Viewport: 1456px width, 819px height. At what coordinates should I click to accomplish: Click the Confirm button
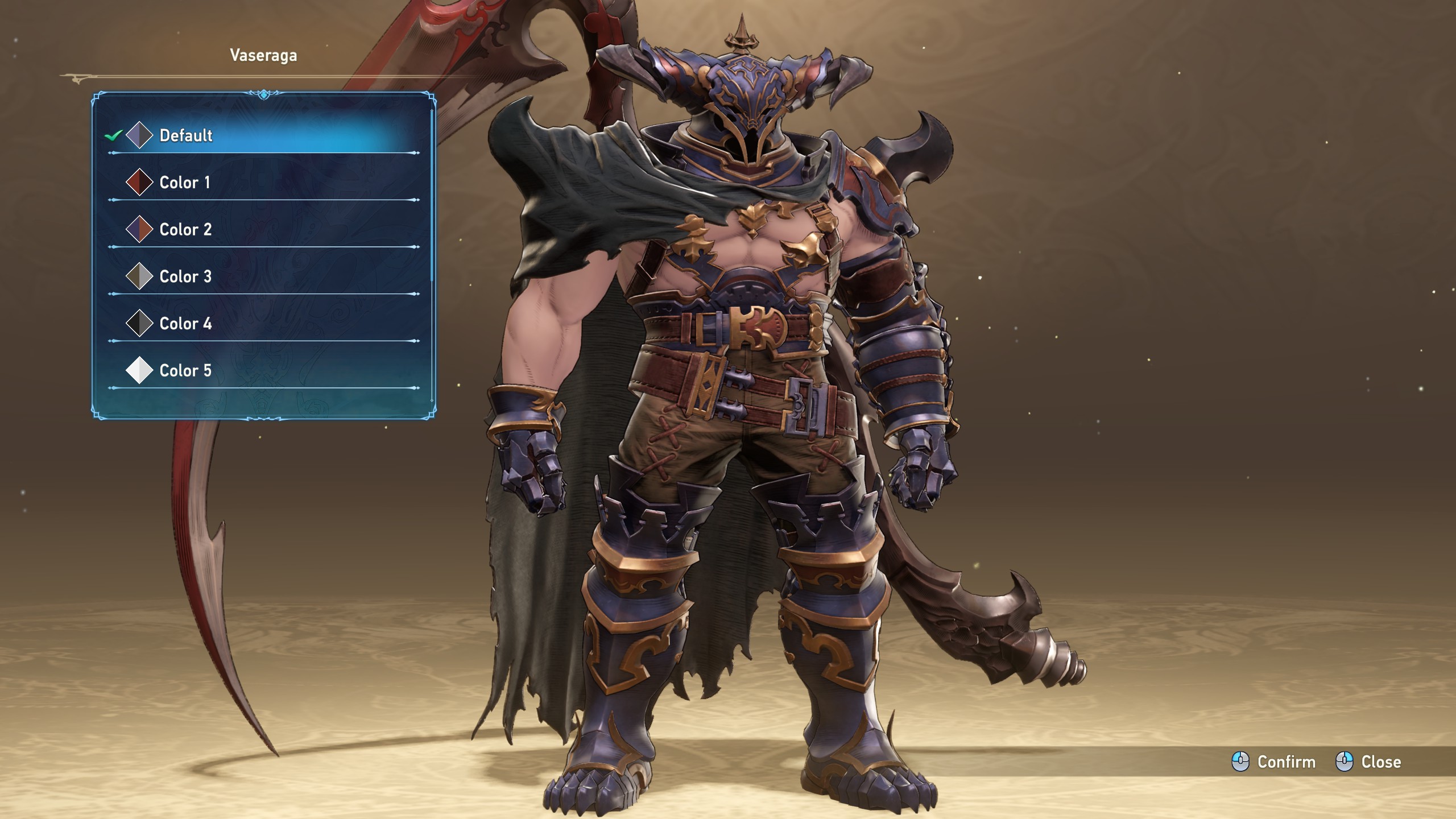[x=1274, y=762]
